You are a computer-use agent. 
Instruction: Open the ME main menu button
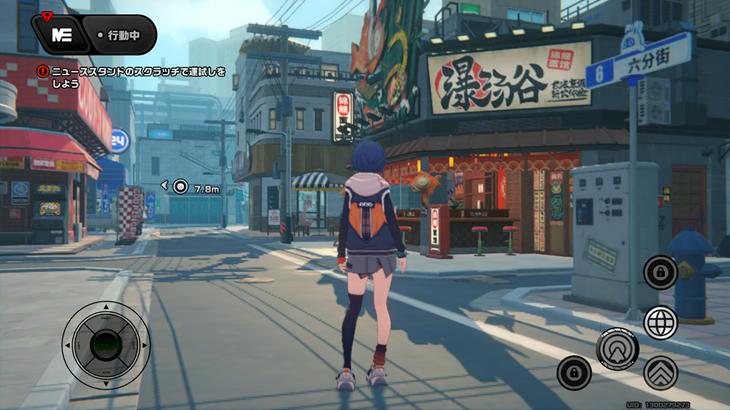[61, 35]
